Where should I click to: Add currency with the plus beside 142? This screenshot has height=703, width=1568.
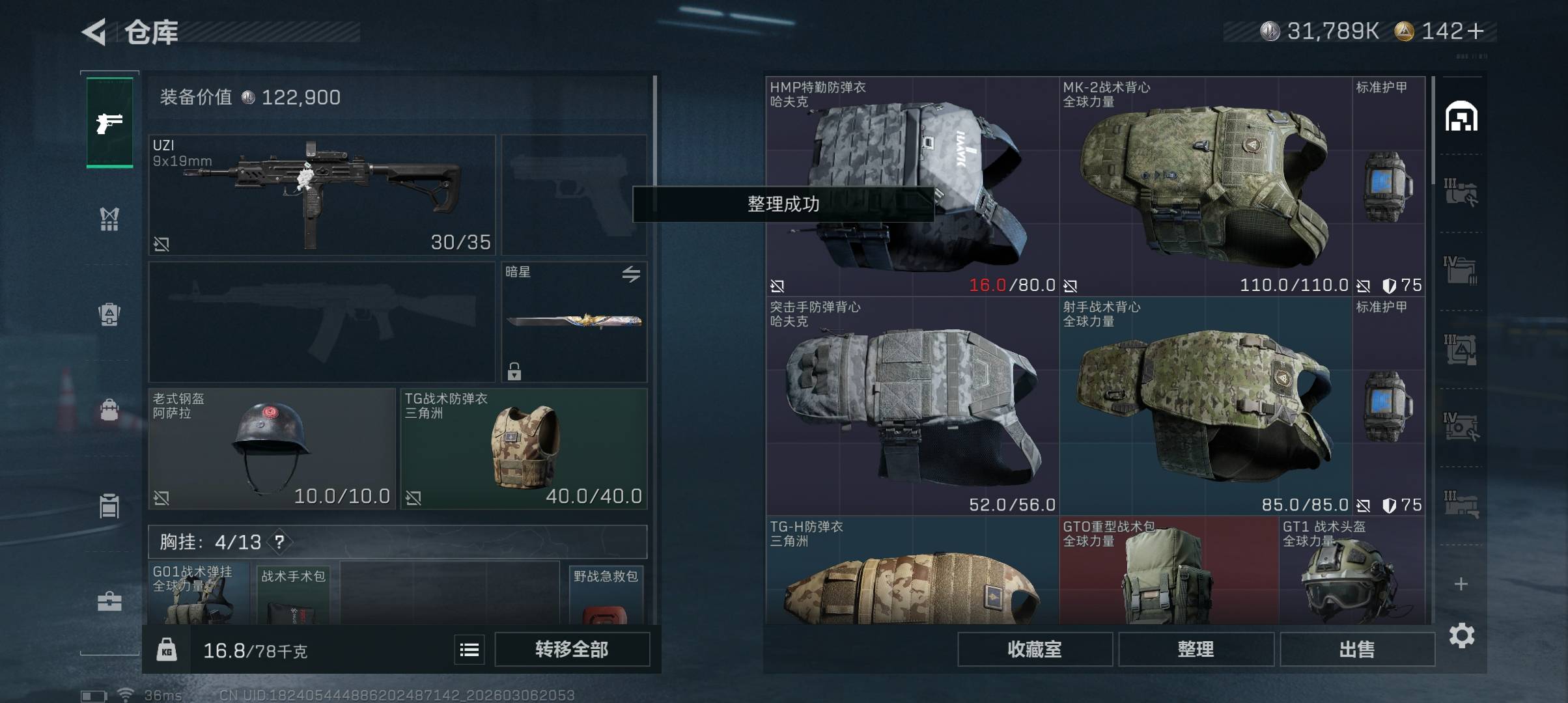[1476, 31]
